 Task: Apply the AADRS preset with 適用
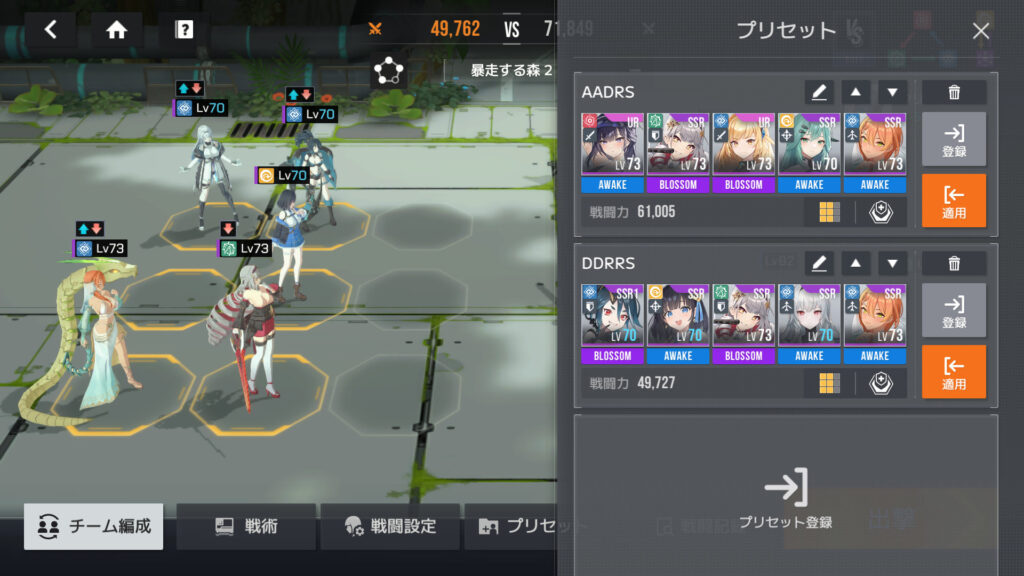(954, 200)
